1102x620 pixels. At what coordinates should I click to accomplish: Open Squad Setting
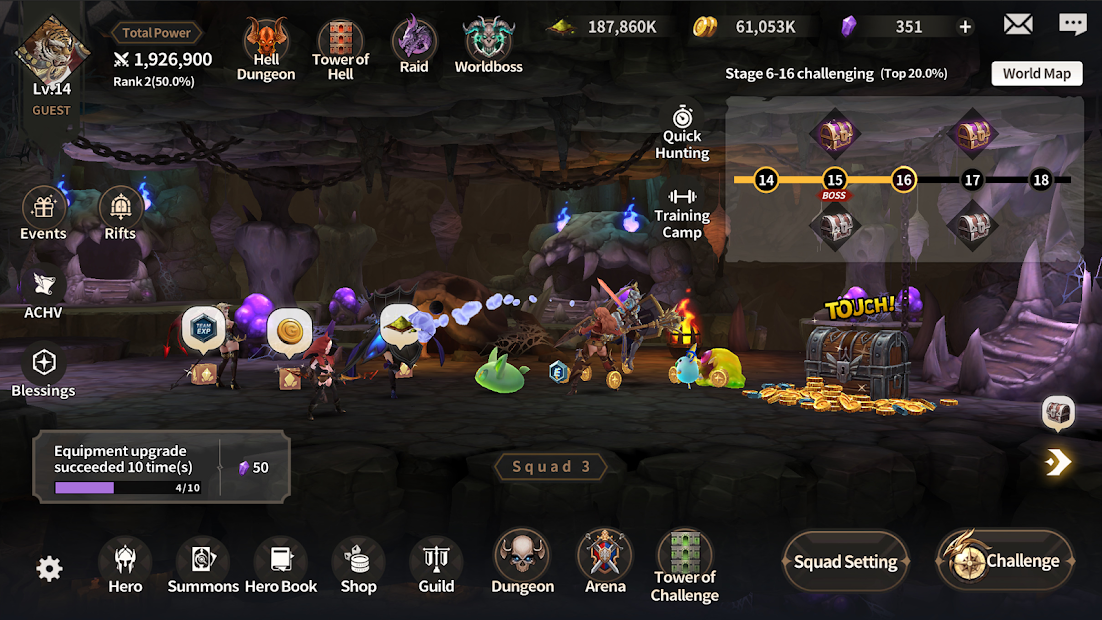845,562
